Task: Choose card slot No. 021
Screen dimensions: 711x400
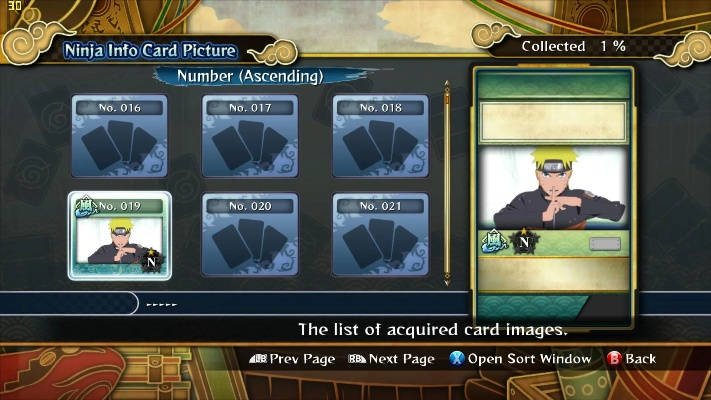Action: coord(380,235)
